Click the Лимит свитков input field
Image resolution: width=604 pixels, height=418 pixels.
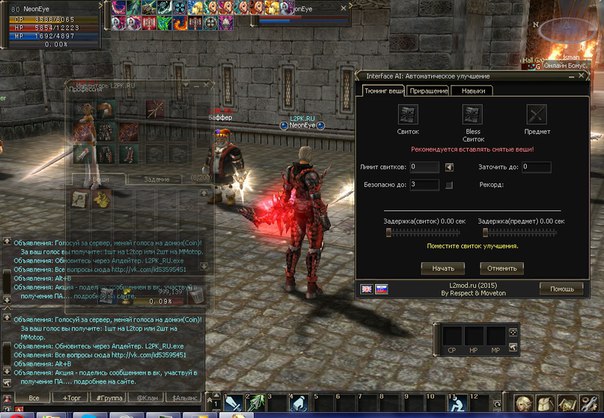(x=424, y=166)
